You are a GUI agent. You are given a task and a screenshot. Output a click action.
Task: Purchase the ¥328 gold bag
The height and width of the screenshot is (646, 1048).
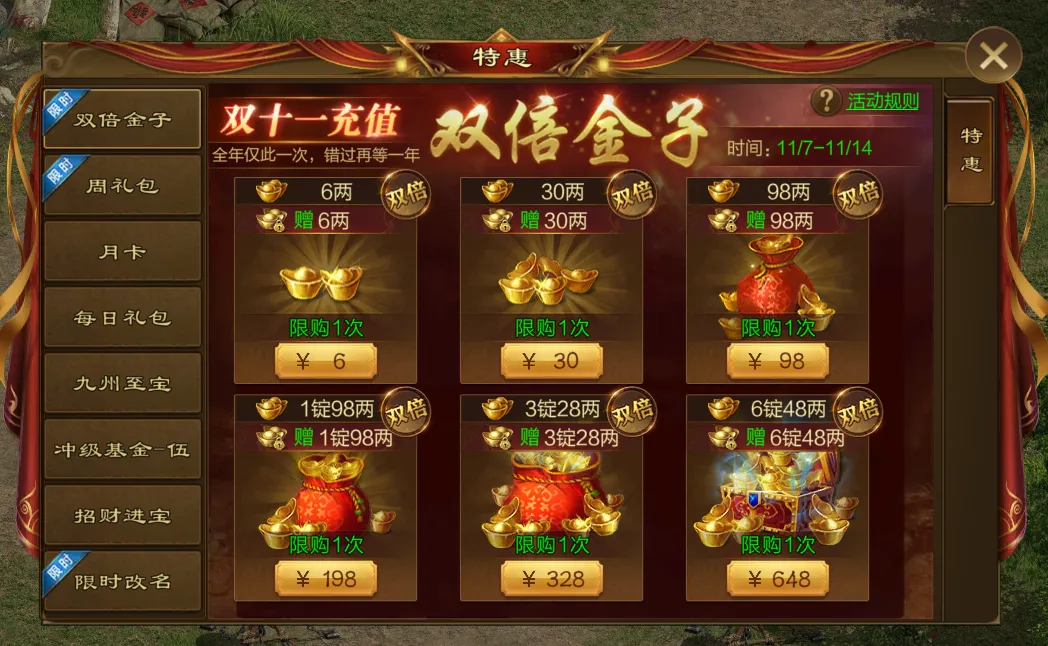(552, 578)
